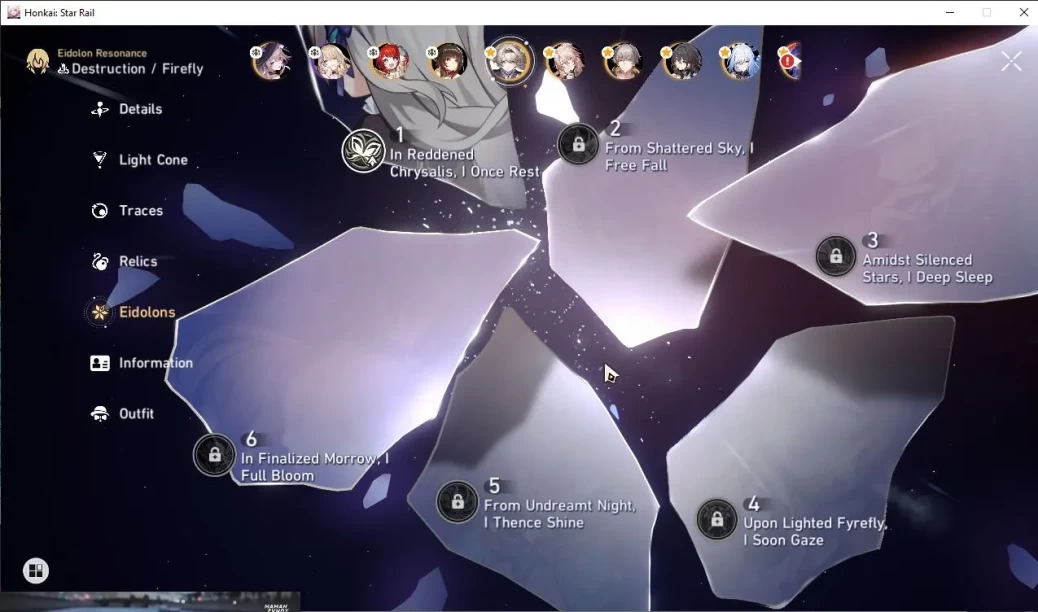
Task: Open the Outfit page
Action: (x=136, y=414)
